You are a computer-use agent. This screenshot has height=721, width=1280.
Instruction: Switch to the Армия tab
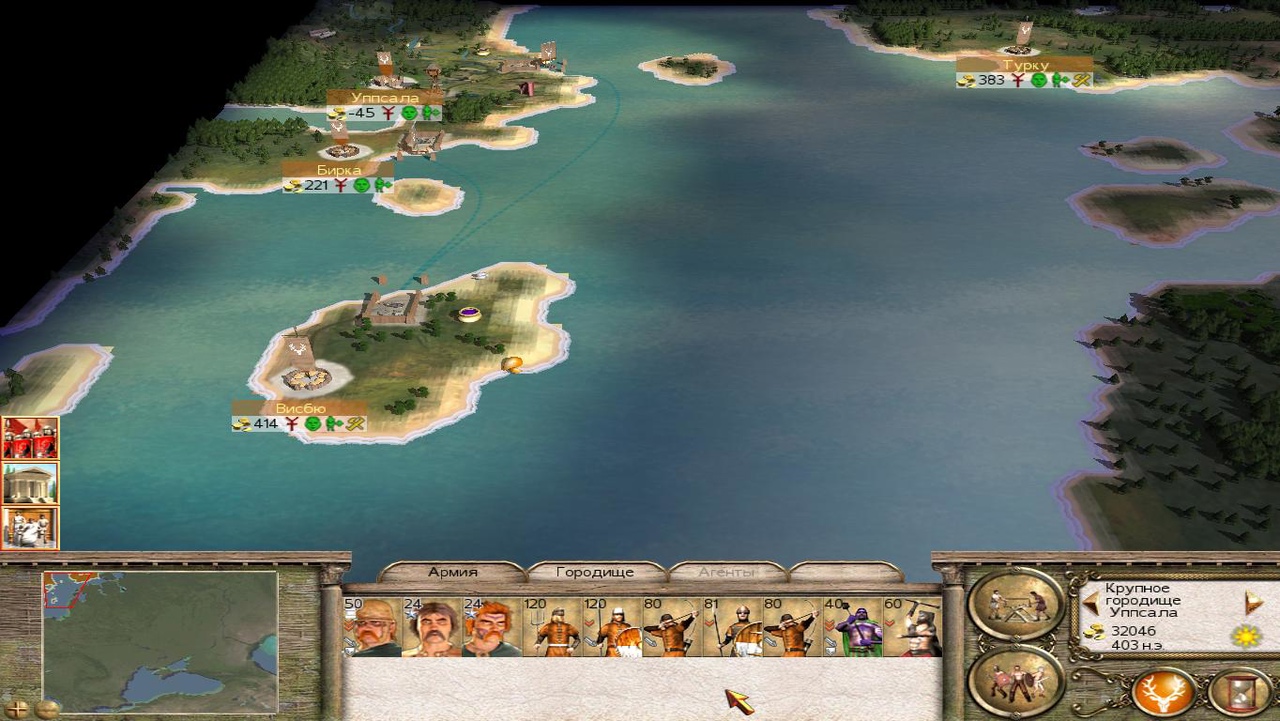tap(452, 573)
